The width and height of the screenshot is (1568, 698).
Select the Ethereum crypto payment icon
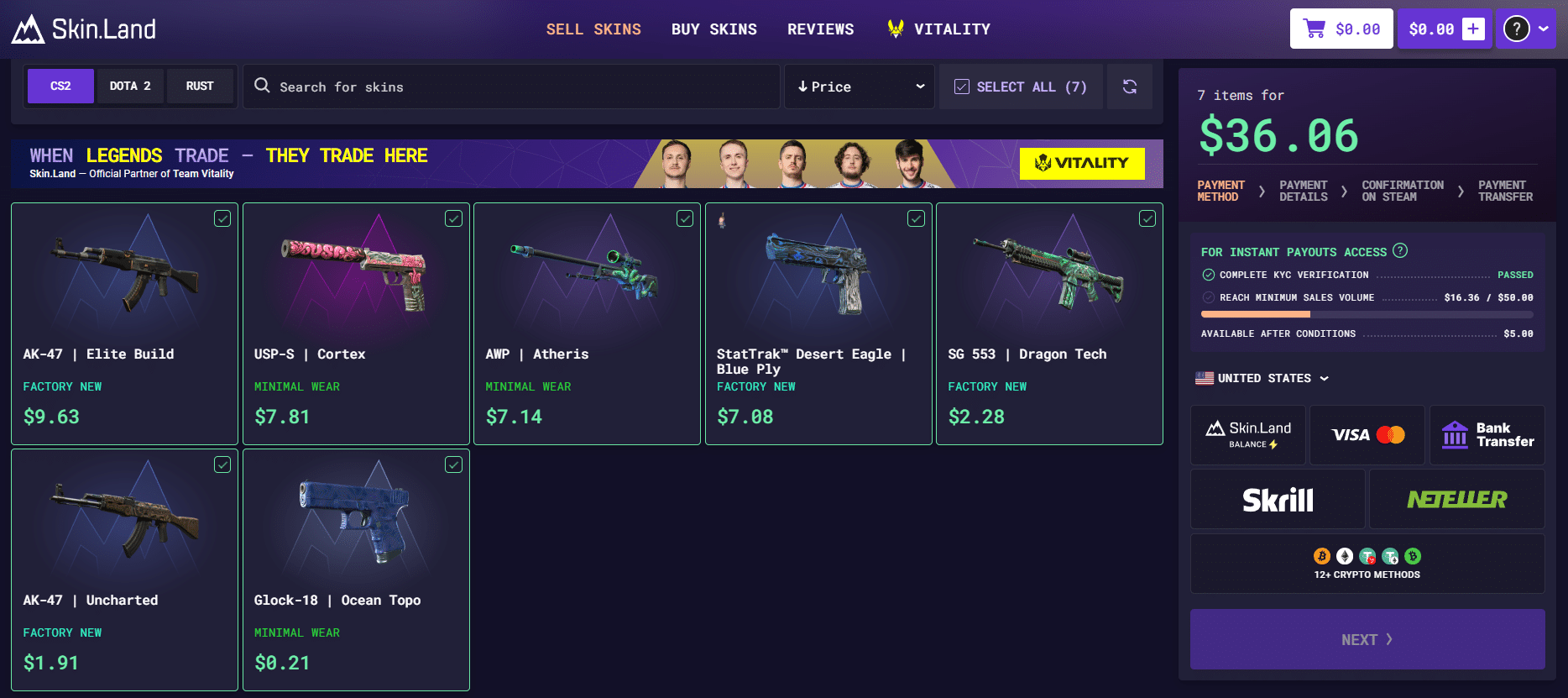point(1344,556)
